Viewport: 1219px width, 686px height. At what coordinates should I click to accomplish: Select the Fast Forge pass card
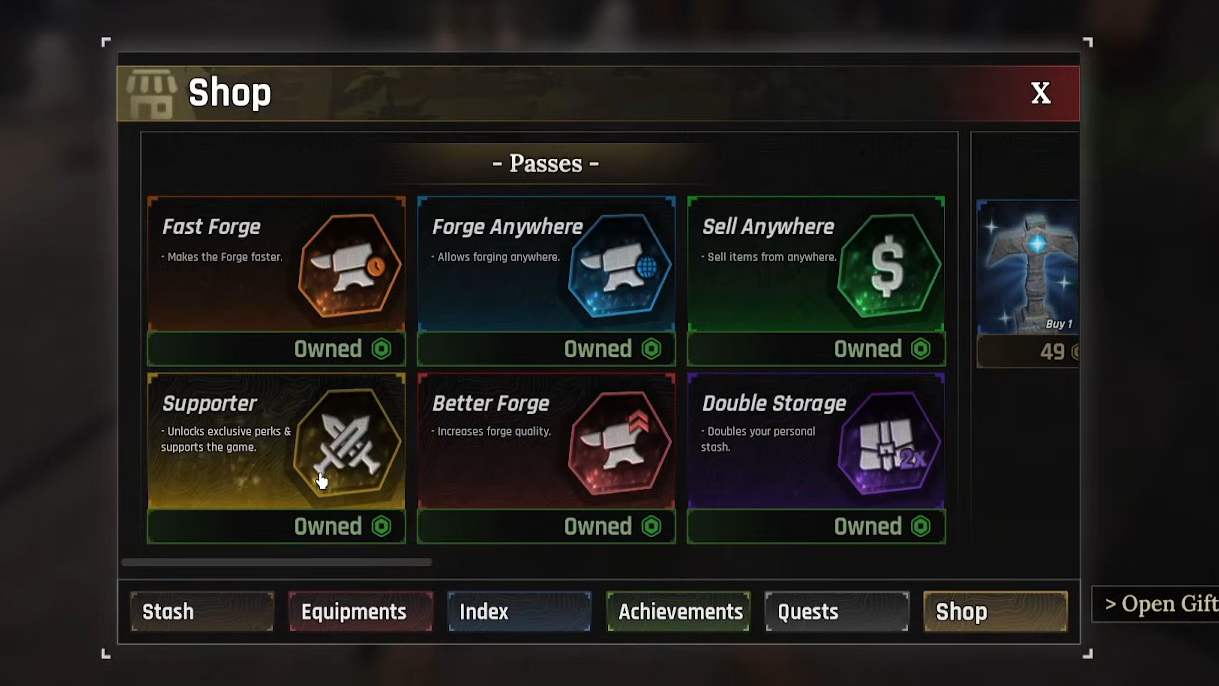click(276, 265)
